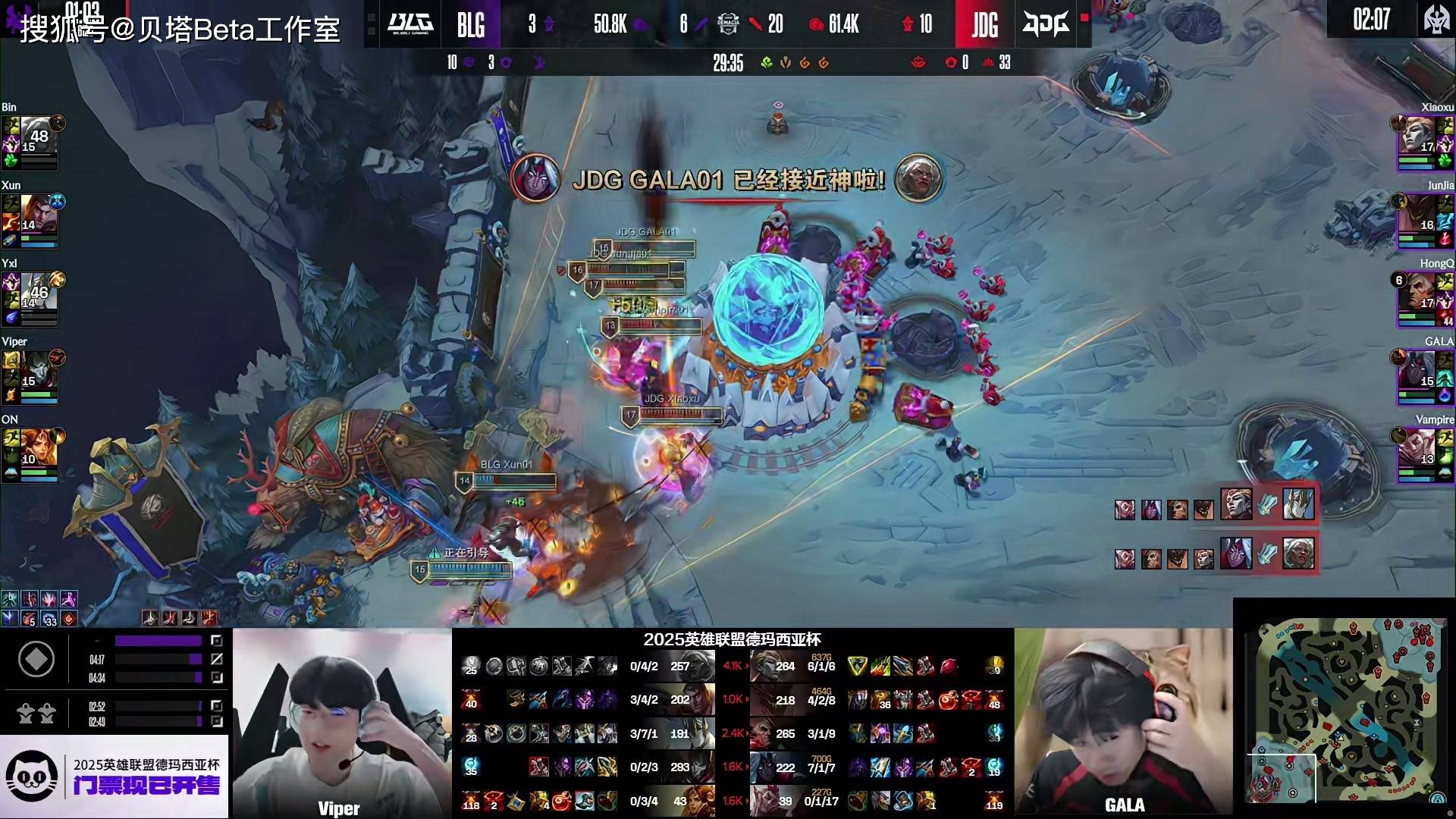1456x819 pixels.
Task: Select the Demacia Cup emblem between team scores
Action: (x=727, y=24)
